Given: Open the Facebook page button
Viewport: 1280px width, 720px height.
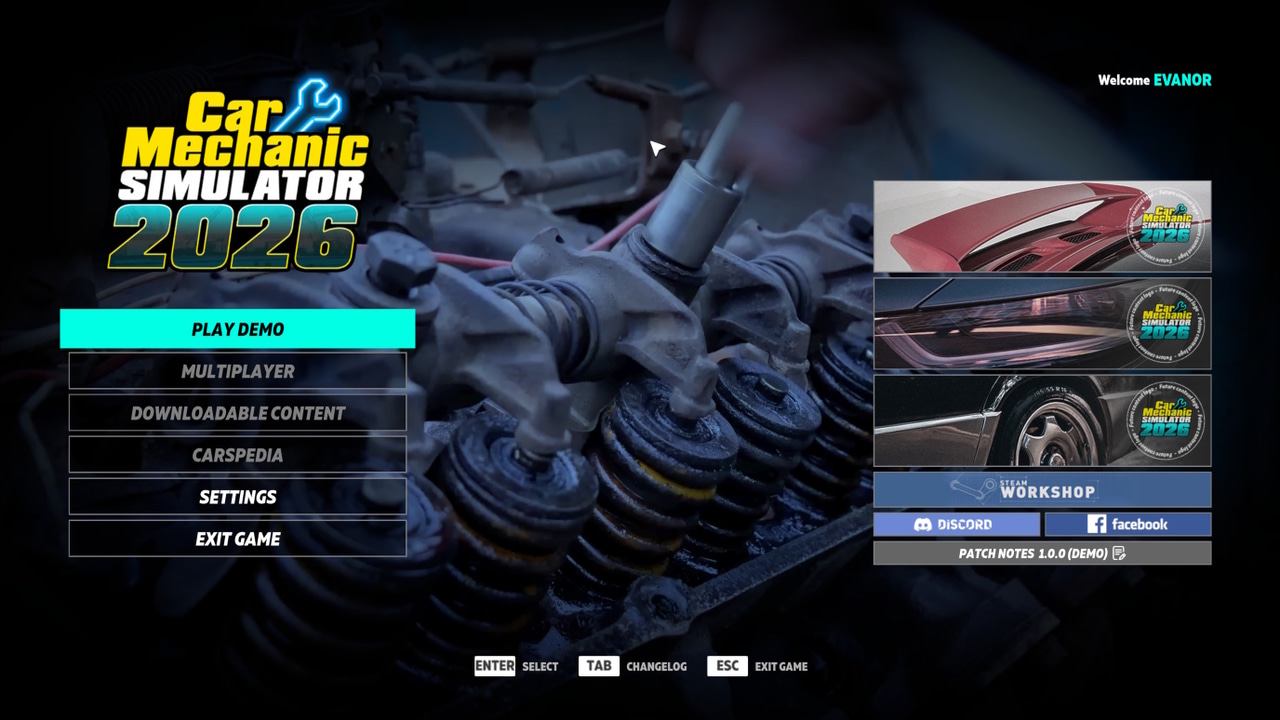Looking at the screenshot, I should [x=1127, y=524].
